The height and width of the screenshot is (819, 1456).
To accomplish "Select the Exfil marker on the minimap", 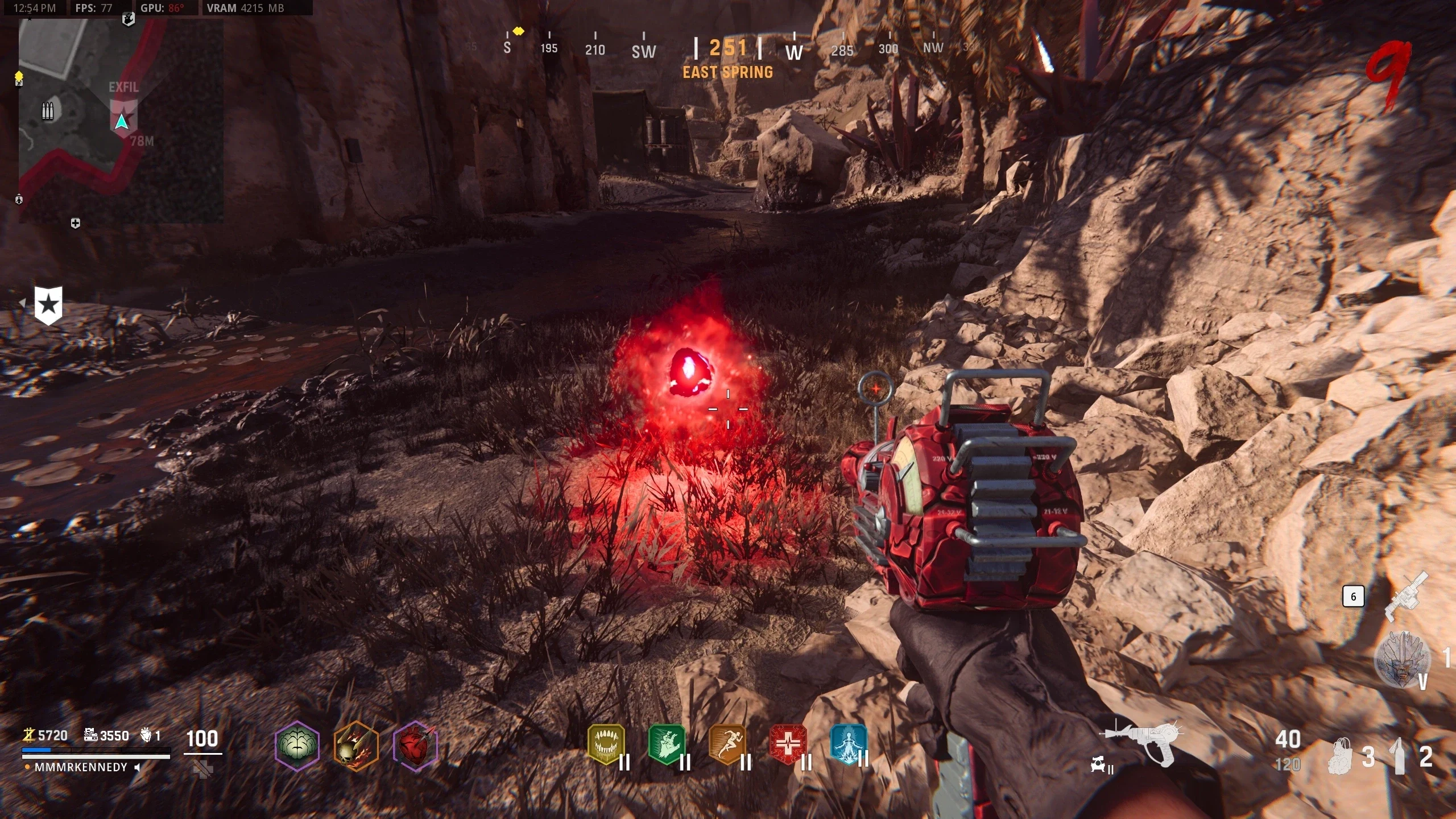I will (x=123, y=114).
